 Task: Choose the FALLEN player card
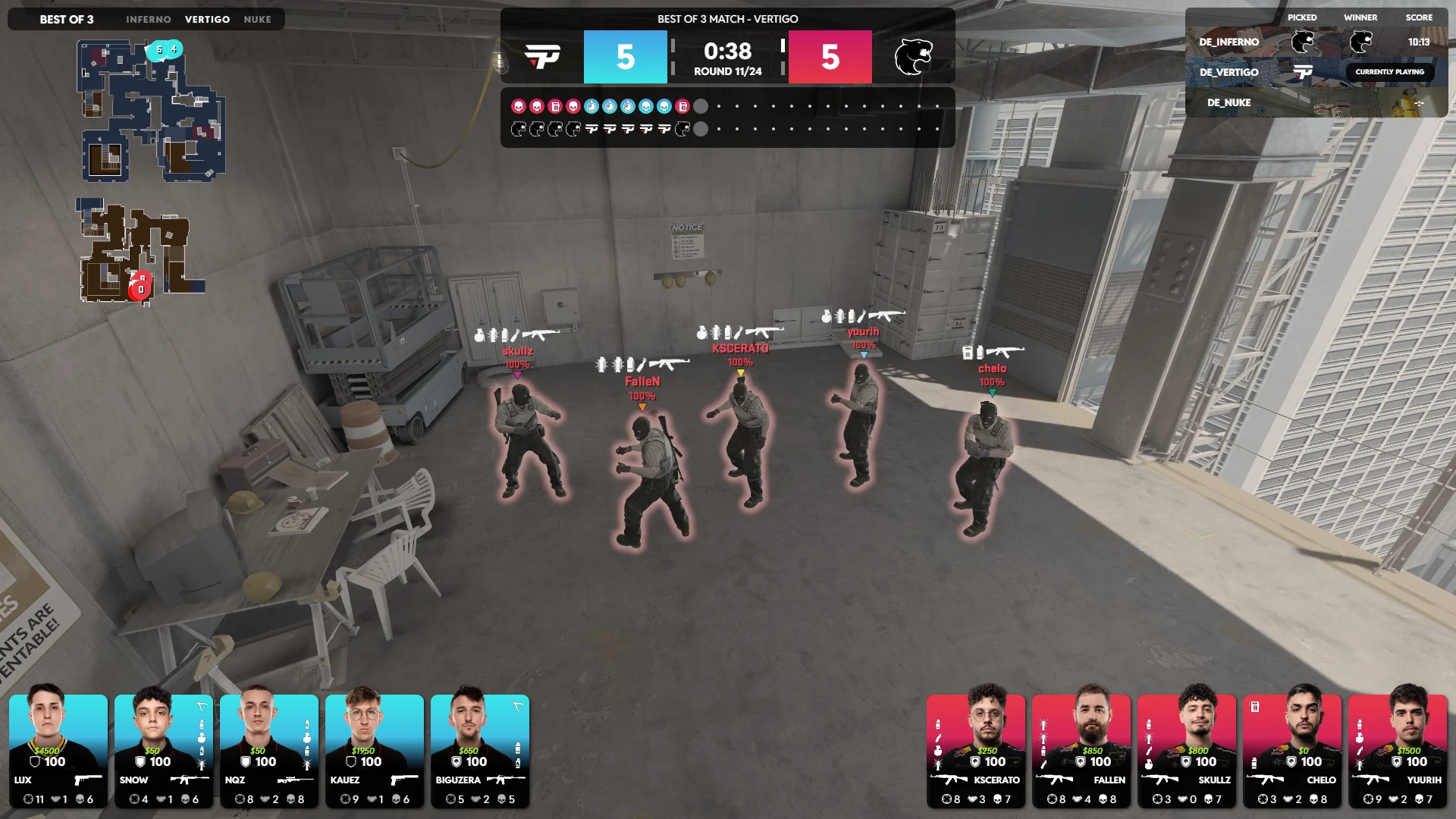[1081, 751]
